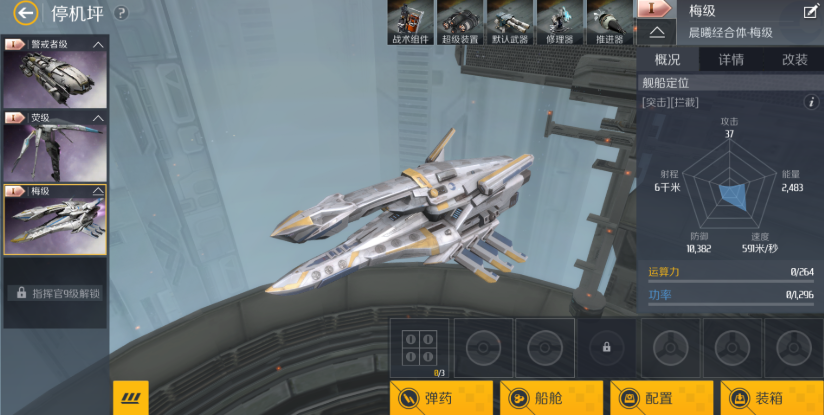Open the 弹药 ammo menu

click(441, 398)
